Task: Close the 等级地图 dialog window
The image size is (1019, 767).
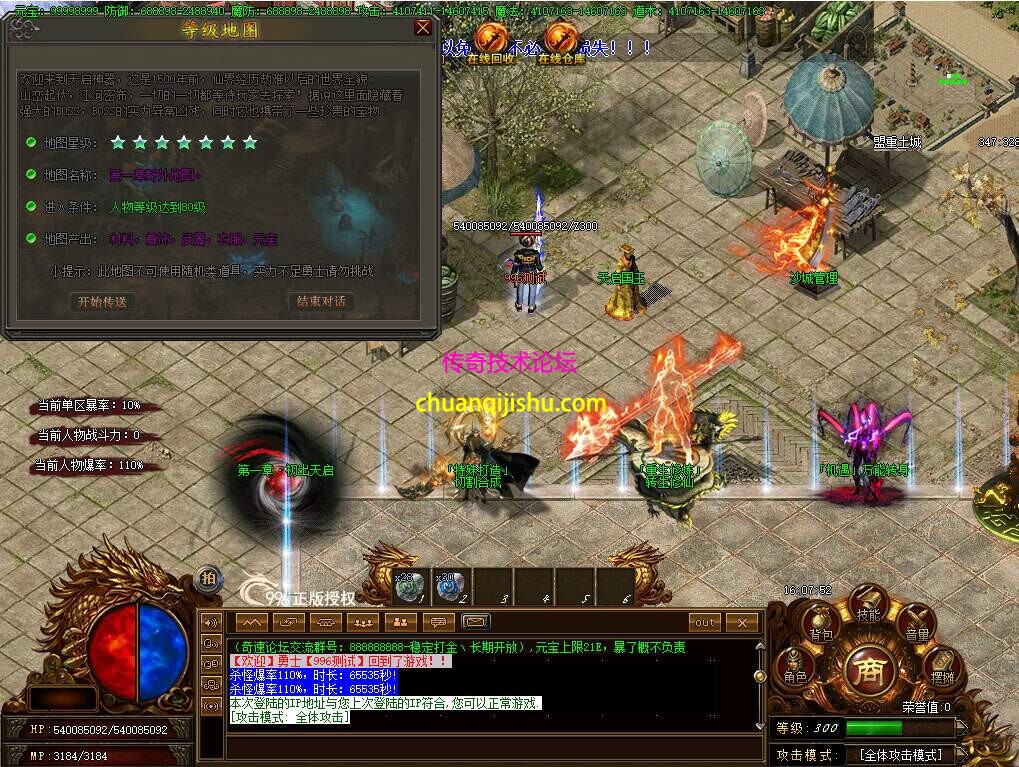Action: click(x=423, y=28)
